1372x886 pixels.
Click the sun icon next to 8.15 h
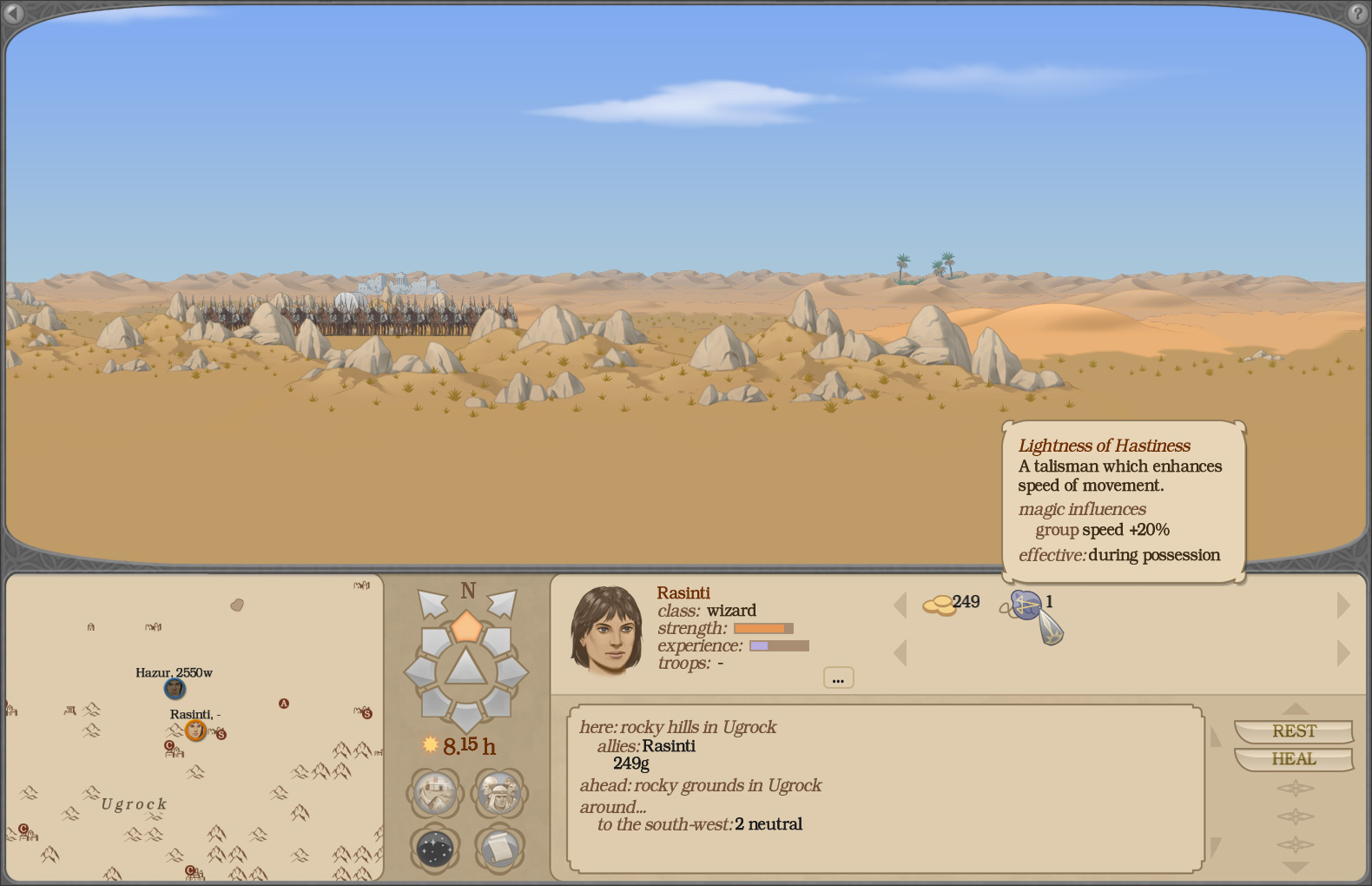point(429,745)
